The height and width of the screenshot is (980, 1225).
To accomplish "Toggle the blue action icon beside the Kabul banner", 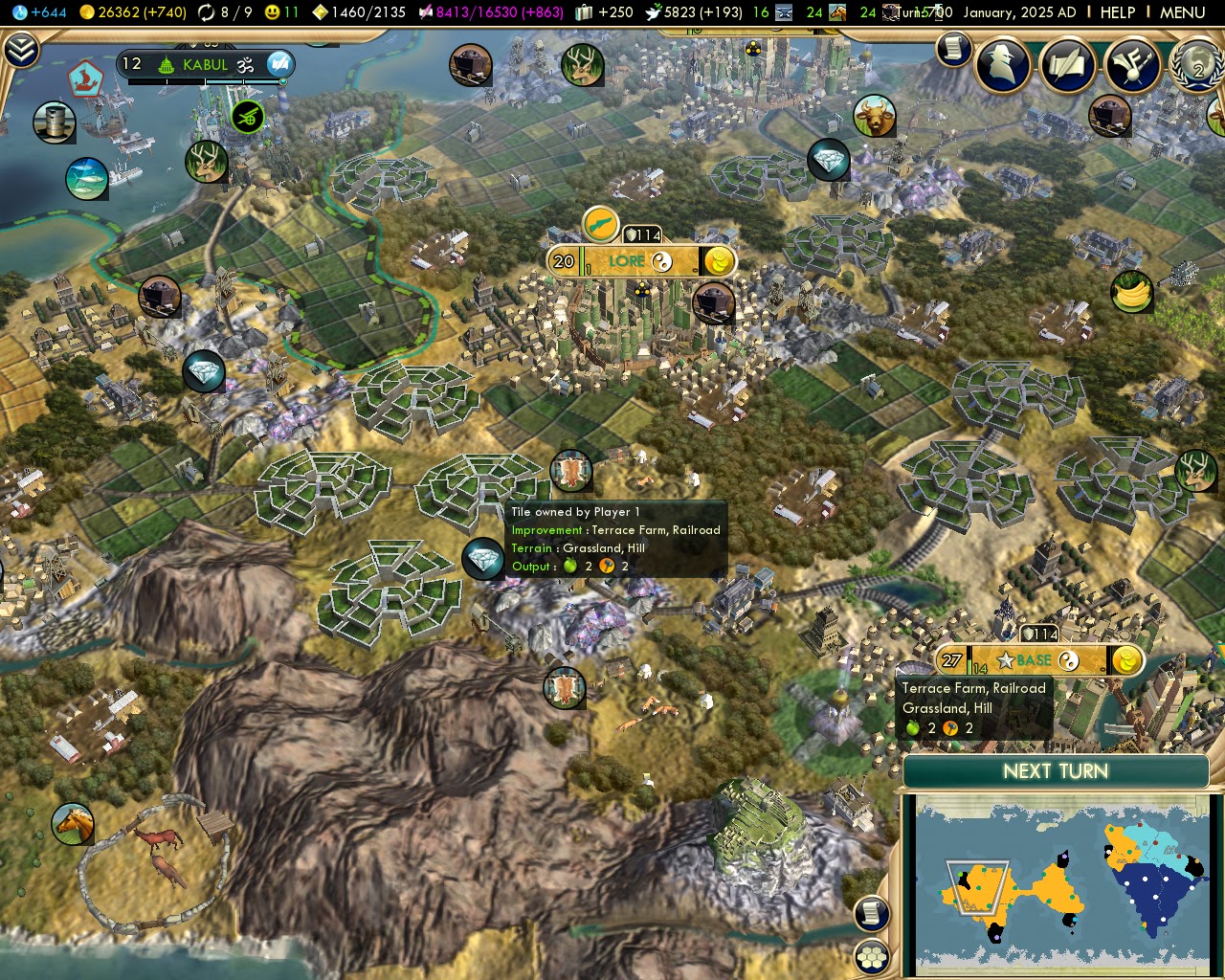I will pyautogui.click(x=278, y=65).
